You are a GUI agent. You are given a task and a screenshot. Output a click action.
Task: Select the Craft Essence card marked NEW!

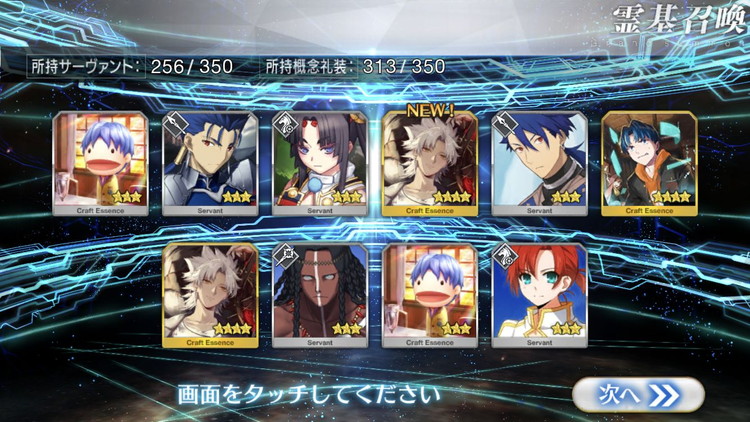pos(430,160)
